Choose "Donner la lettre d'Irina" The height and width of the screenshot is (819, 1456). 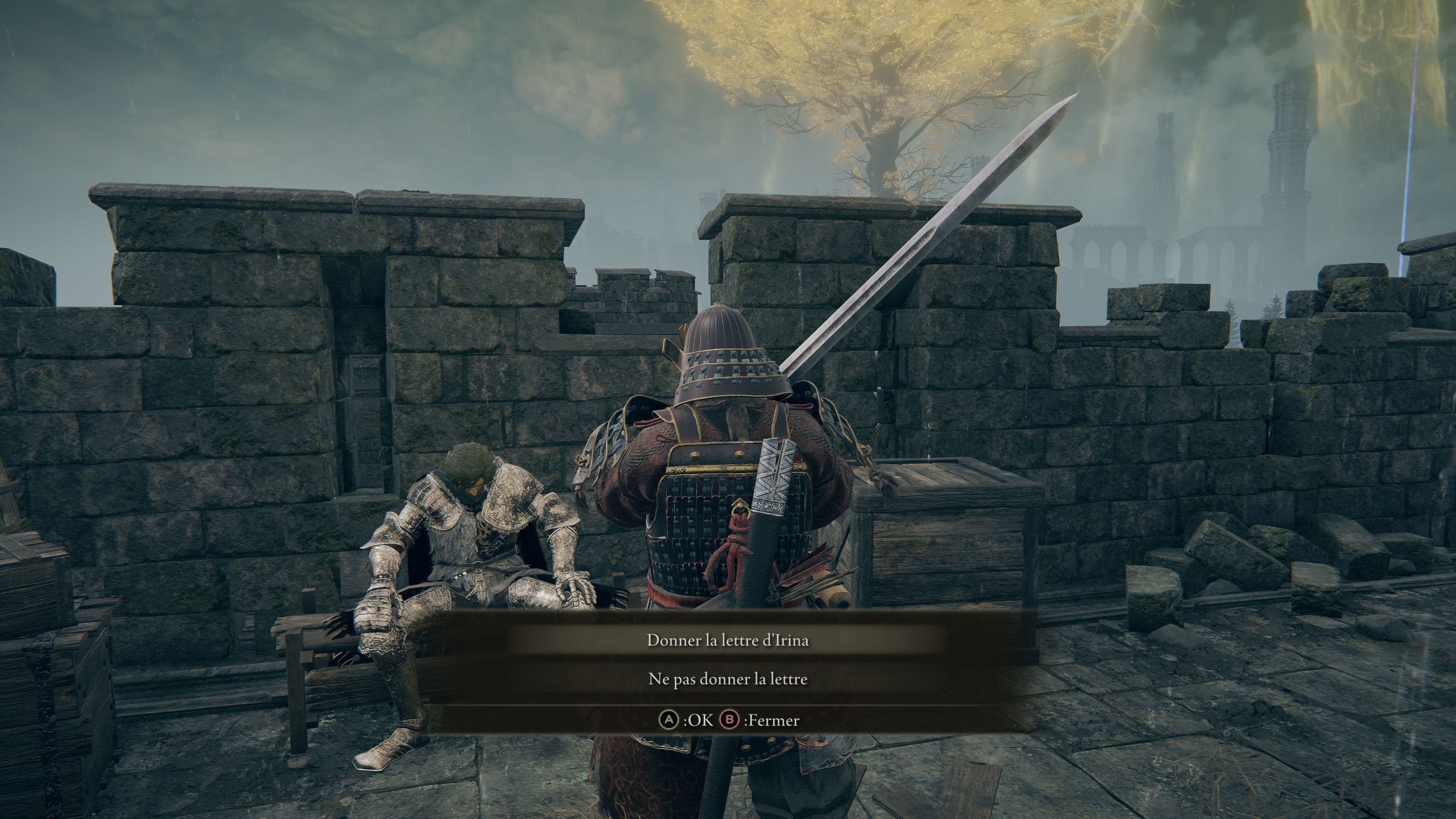728,640
